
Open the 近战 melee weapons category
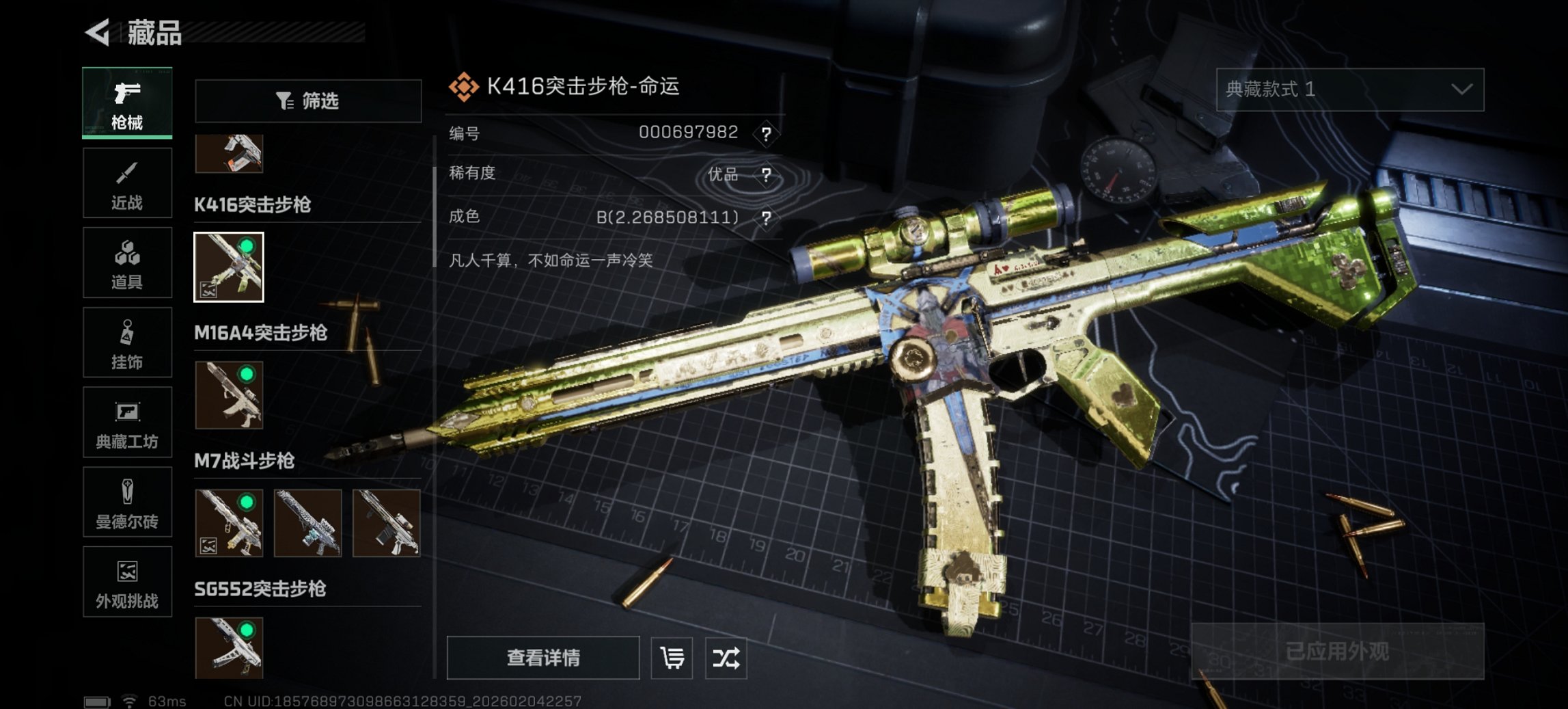126,183
